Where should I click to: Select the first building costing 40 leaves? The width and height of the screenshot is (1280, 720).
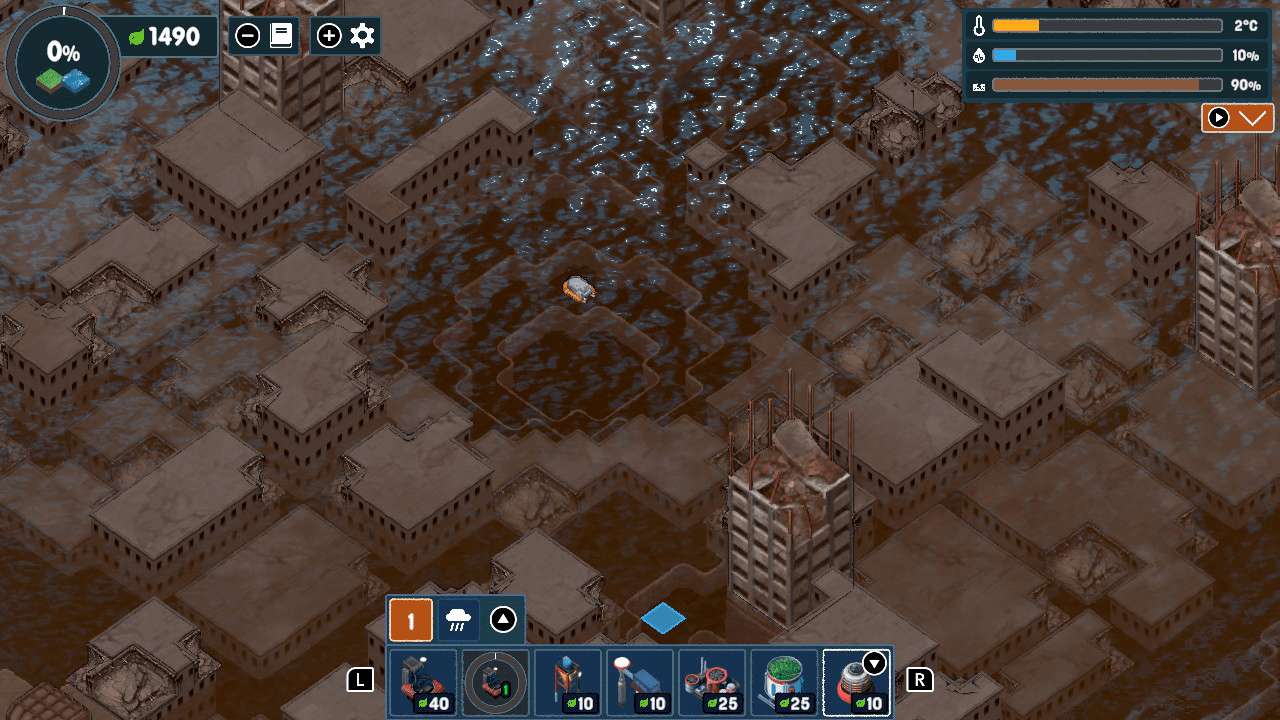click(x=422, y=683)
